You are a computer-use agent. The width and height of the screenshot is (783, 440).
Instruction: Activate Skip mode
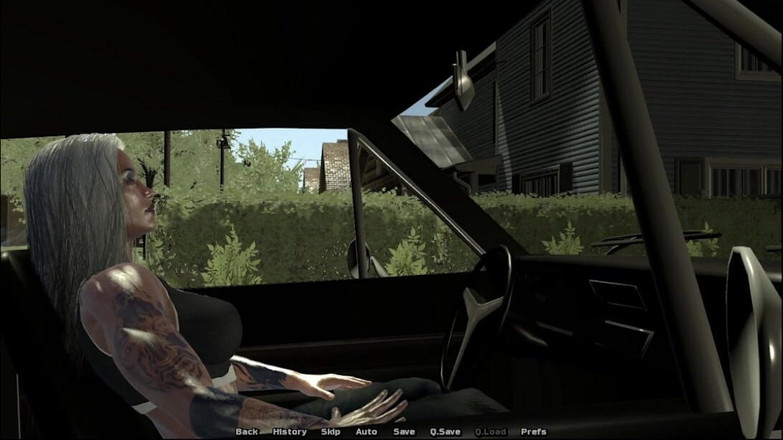click(x=330, y=432)
